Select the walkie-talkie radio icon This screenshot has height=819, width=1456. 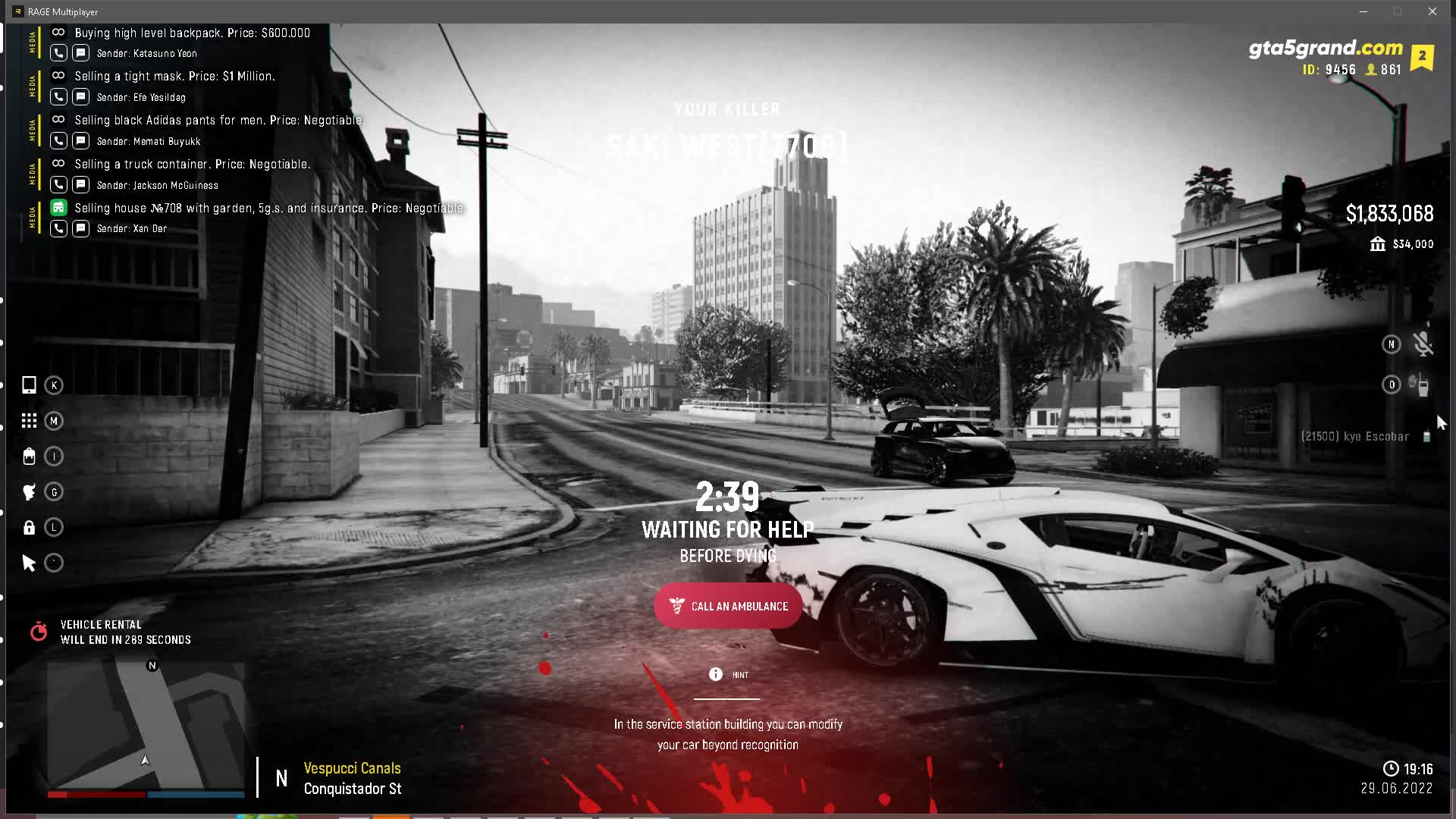pyautogui.click(x=1421, y=385)
